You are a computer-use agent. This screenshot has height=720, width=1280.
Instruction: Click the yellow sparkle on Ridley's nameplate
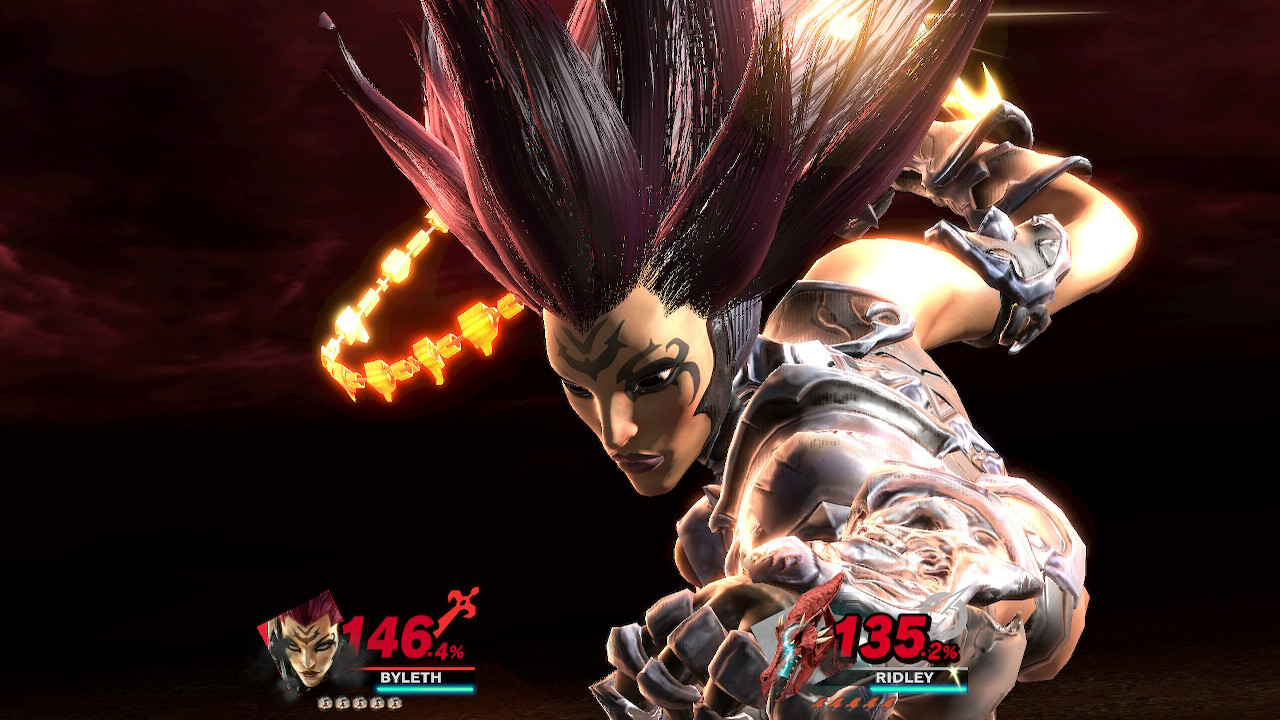955,675
